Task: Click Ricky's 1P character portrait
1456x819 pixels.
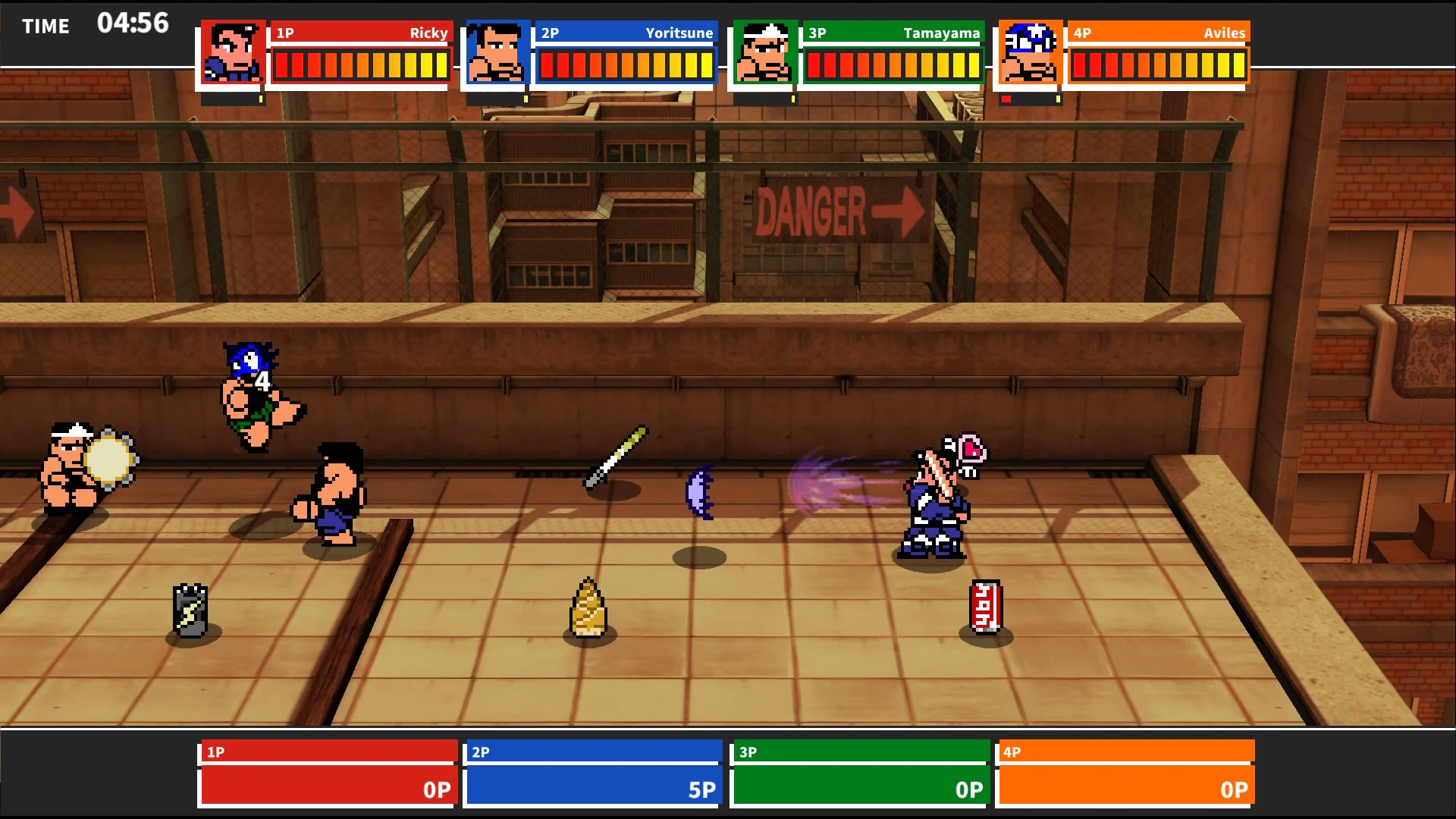Action: click(231, 53)
